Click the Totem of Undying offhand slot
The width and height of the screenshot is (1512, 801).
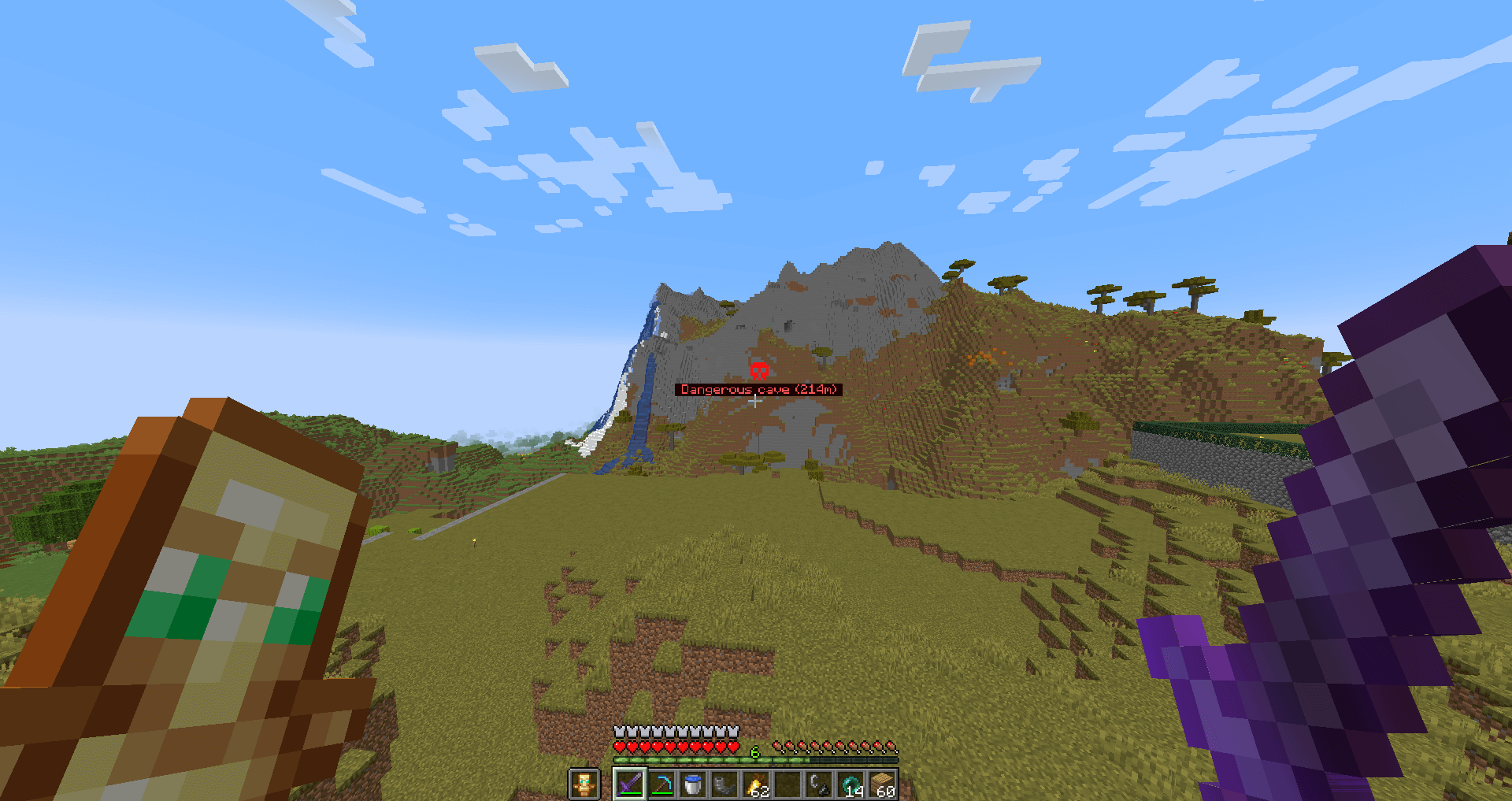tap(584, 784)
